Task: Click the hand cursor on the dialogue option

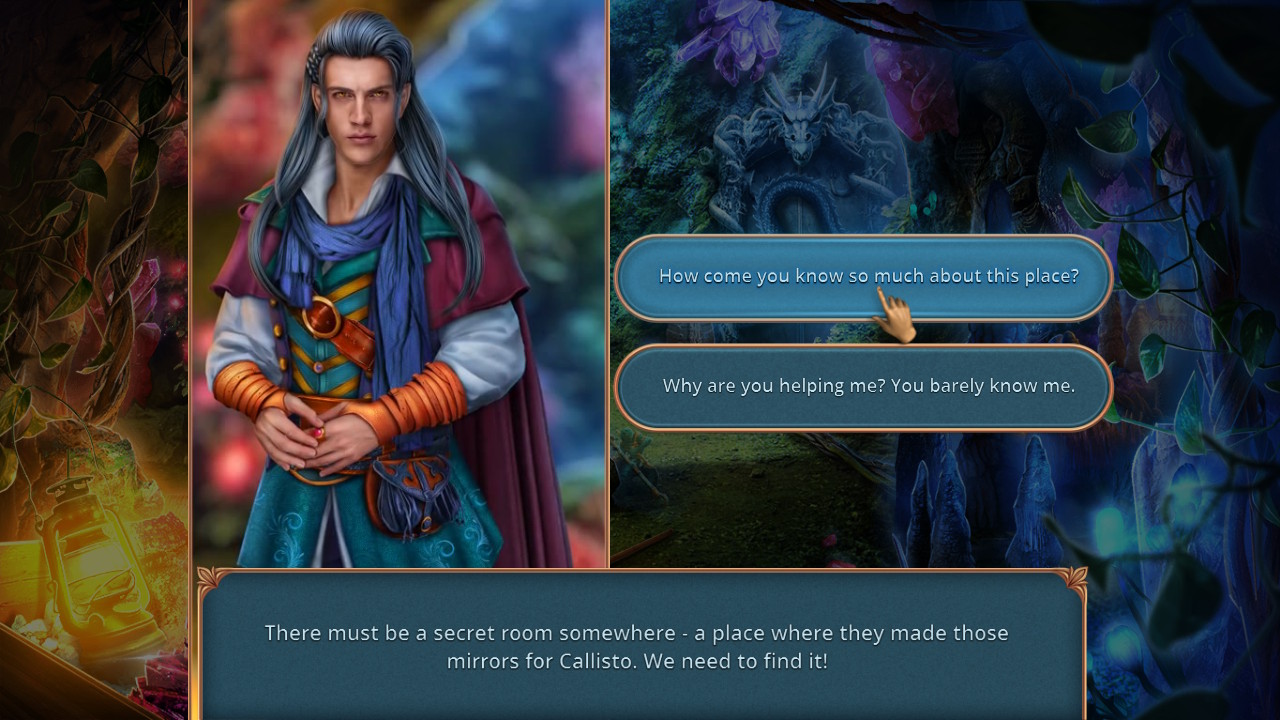Action: [897, 312]
